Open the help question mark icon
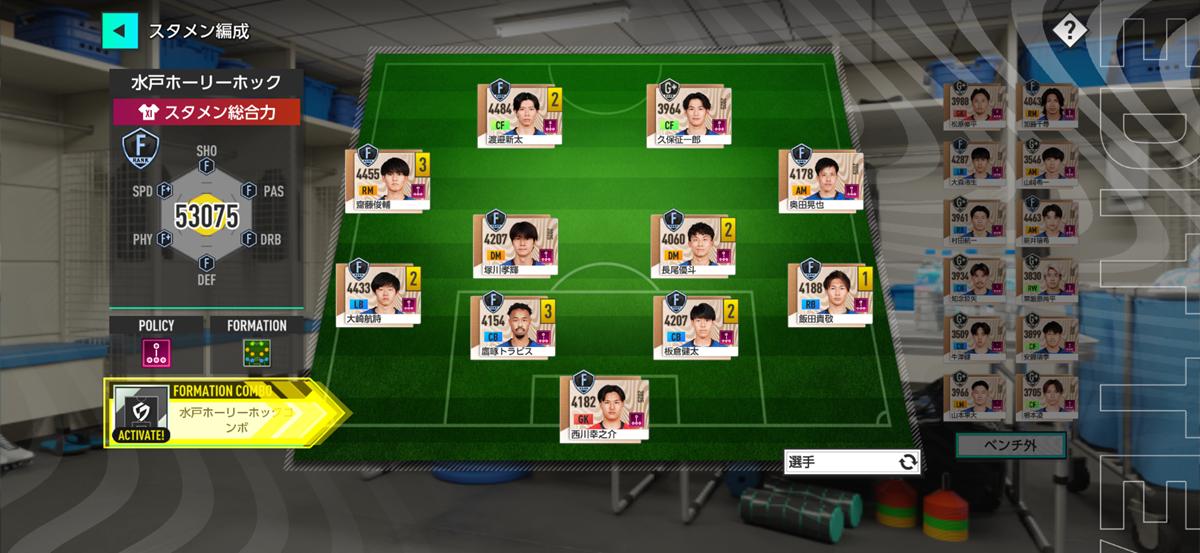1200x553 pixels. tap(1069, 31)
